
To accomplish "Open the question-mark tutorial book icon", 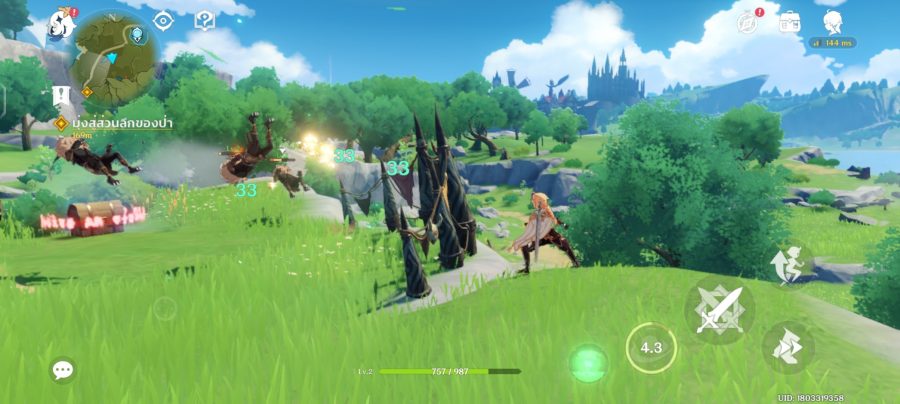I will click(x=205, y=20).
